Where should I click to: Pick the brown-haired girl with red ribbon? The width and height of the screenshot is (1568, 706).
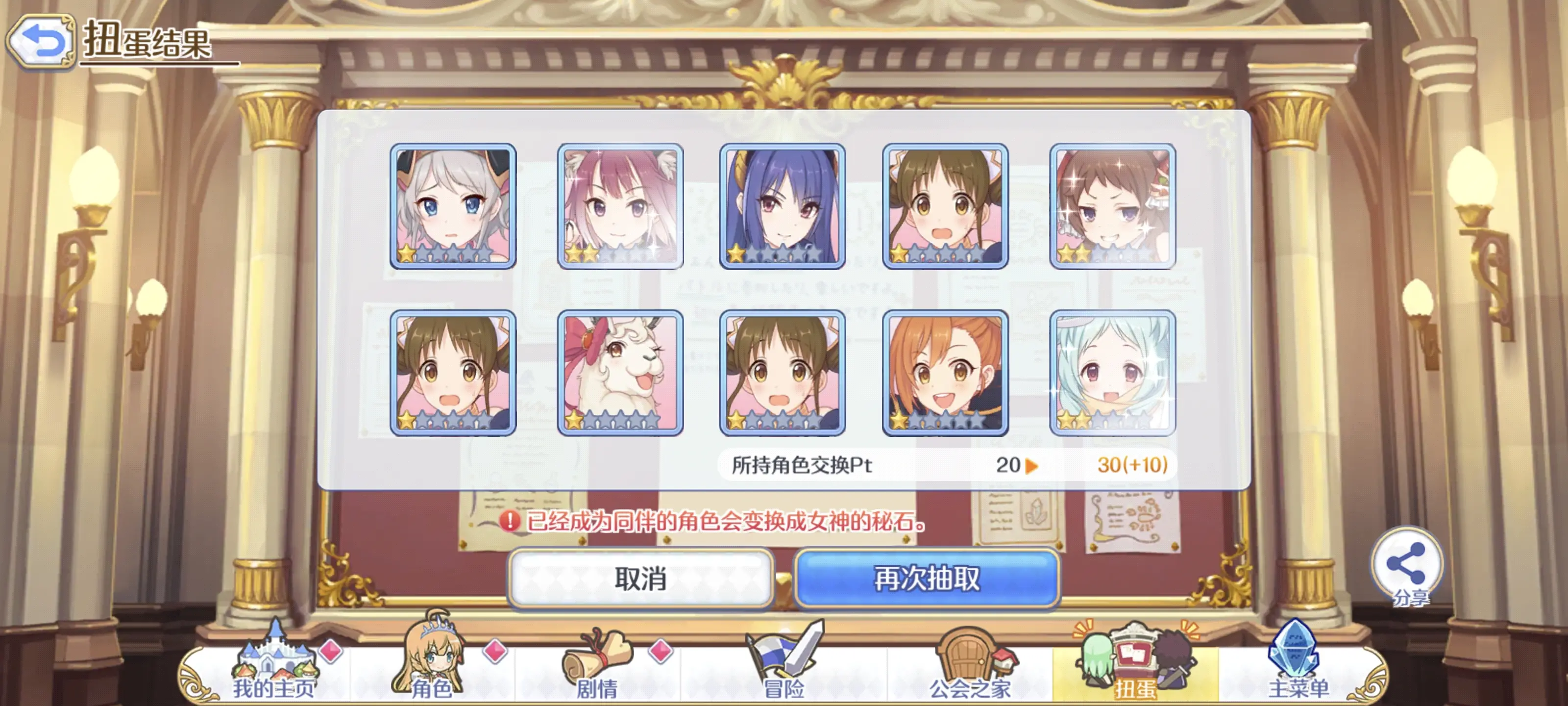[1112, 206]
